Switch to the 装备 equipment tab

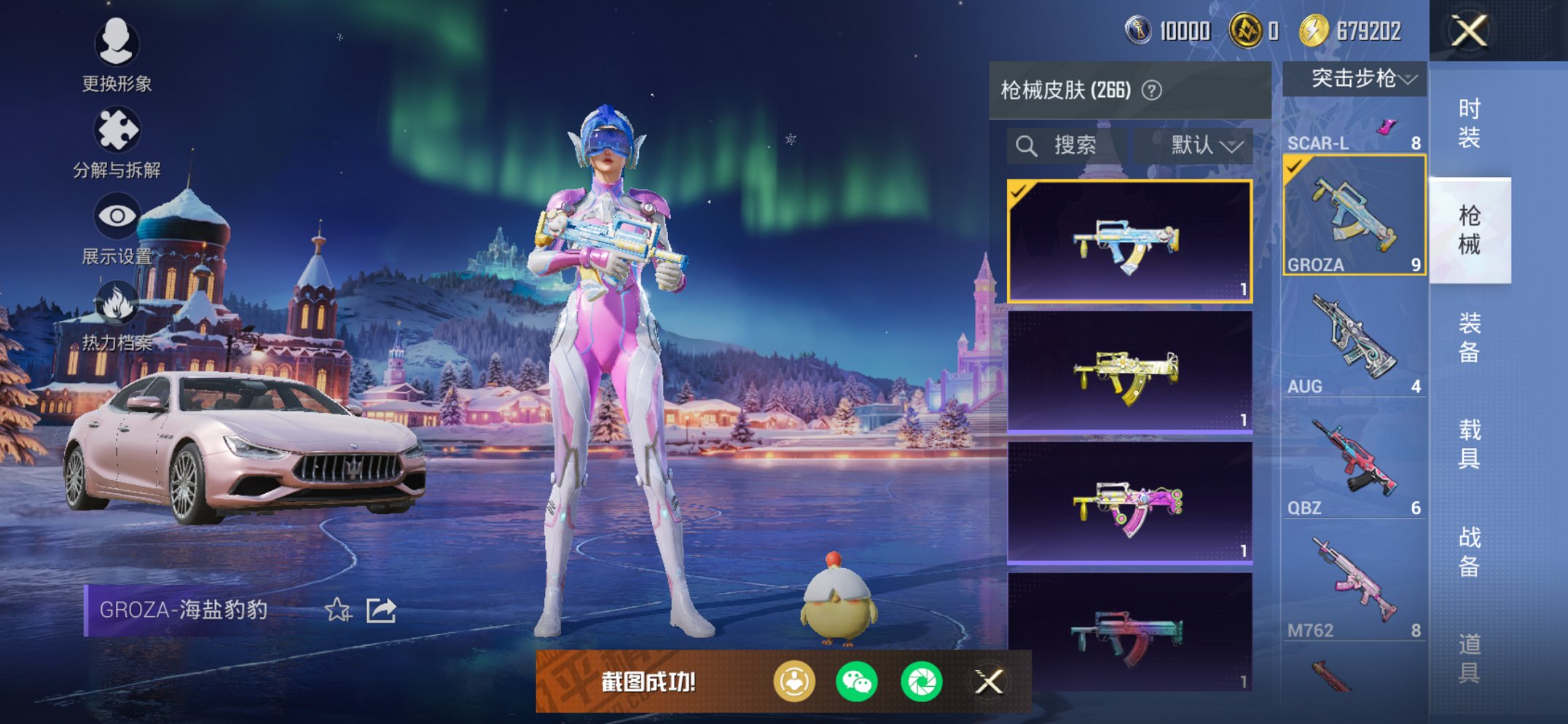pyautogui.click(x=1469, y=337)
